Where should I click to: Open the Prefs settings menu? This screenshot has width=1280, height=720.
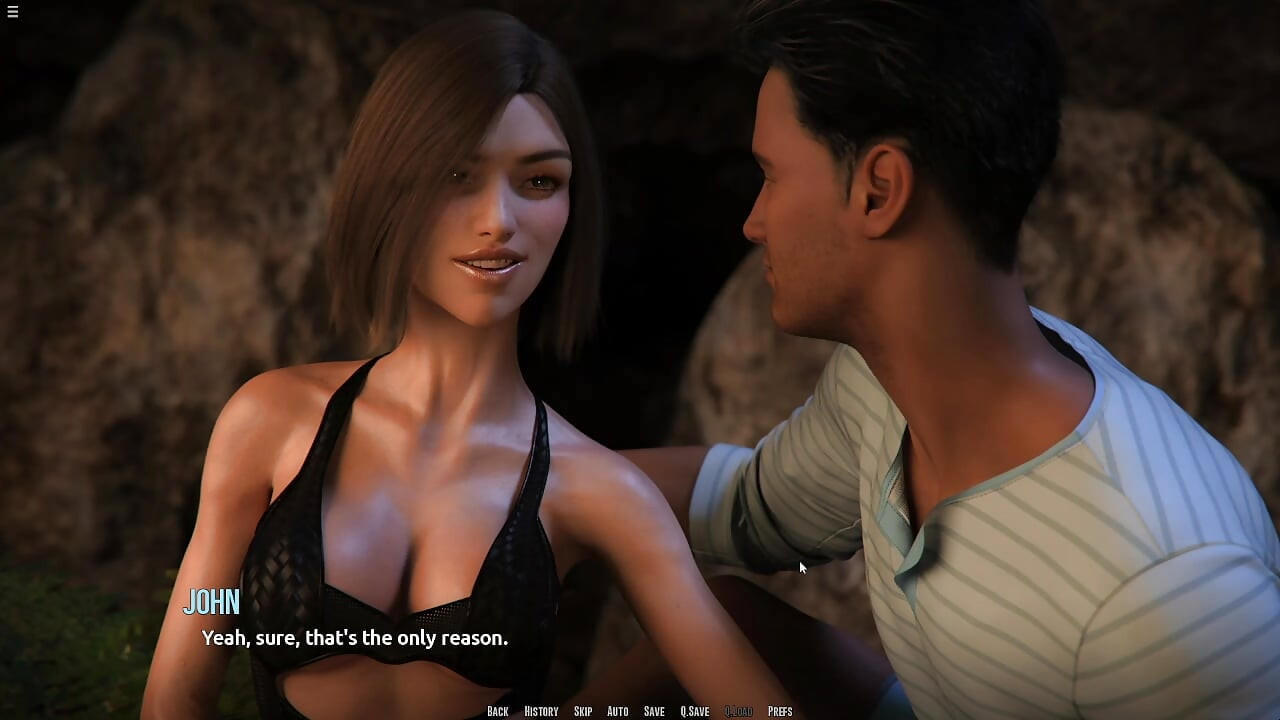(780, 711)
